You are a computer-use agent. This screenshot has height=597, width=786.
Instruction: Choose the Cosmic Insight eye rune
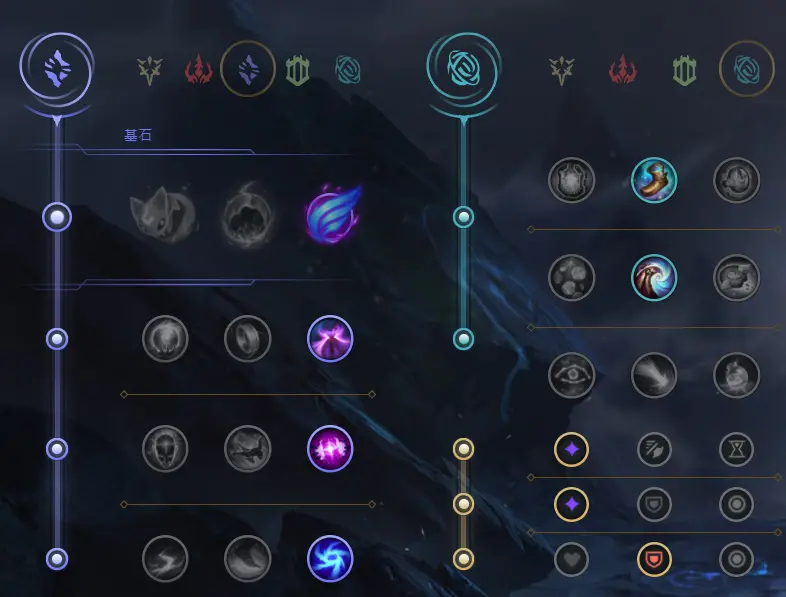pyautogui.click(x=572, y=375)
